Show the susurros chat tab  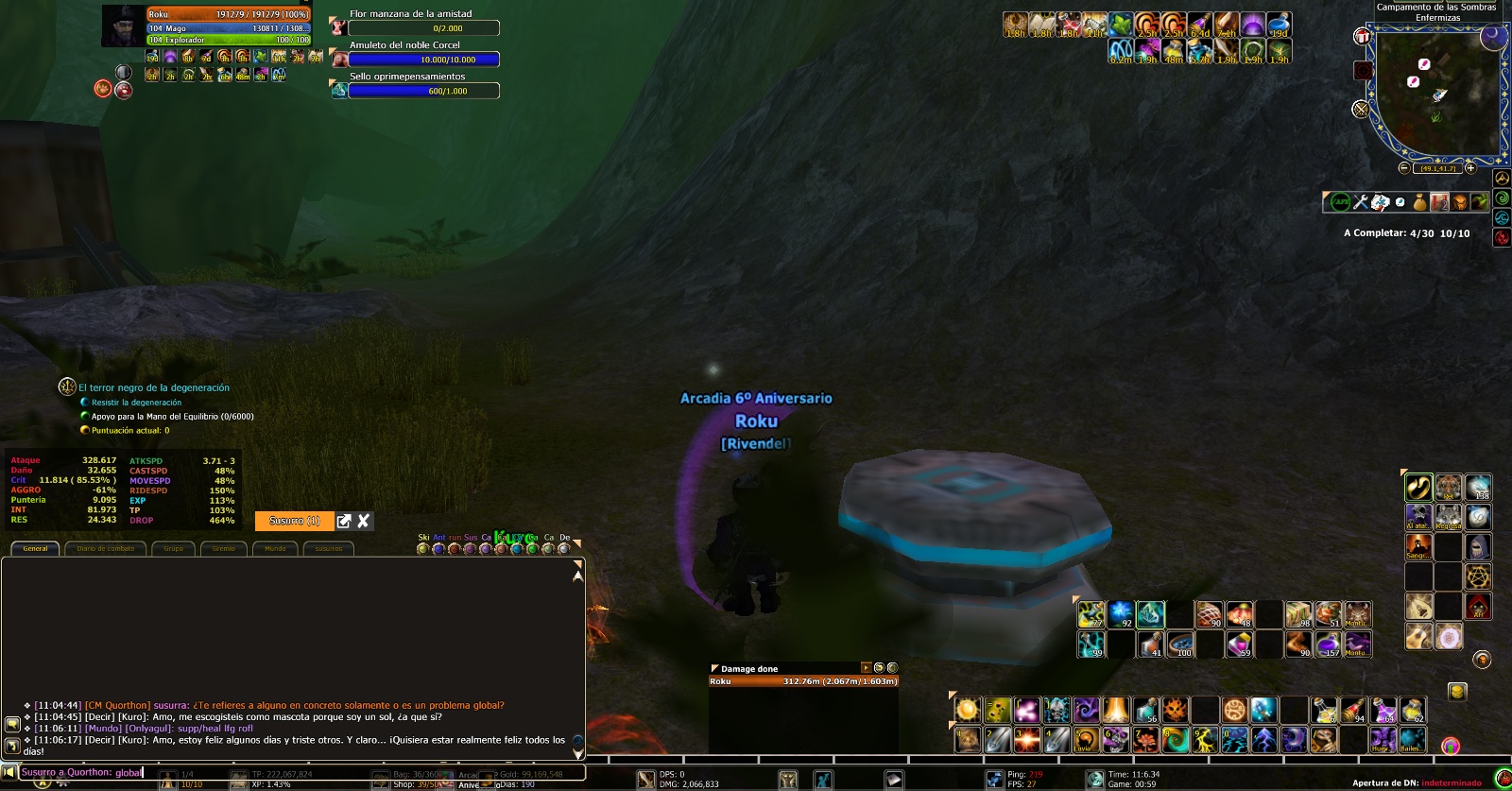[329, 548]
